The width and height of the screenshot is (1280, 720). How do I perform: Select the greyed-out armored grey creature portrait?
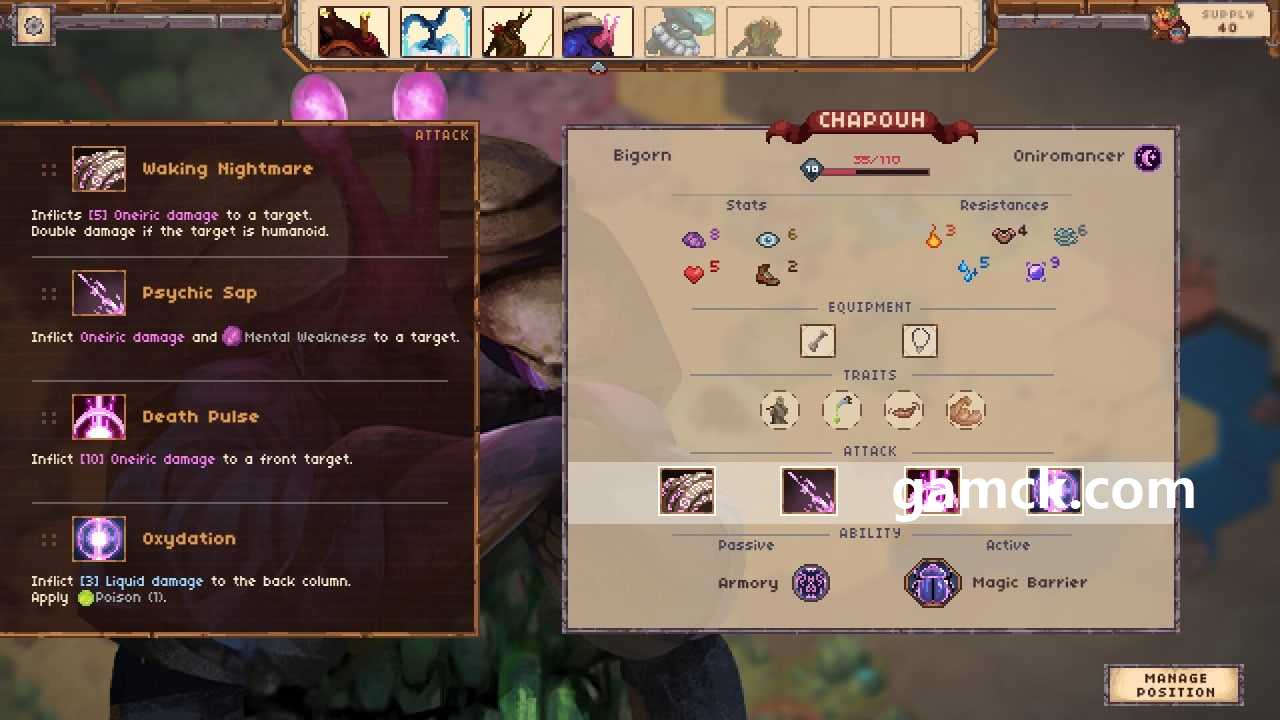tap(680, 33)
